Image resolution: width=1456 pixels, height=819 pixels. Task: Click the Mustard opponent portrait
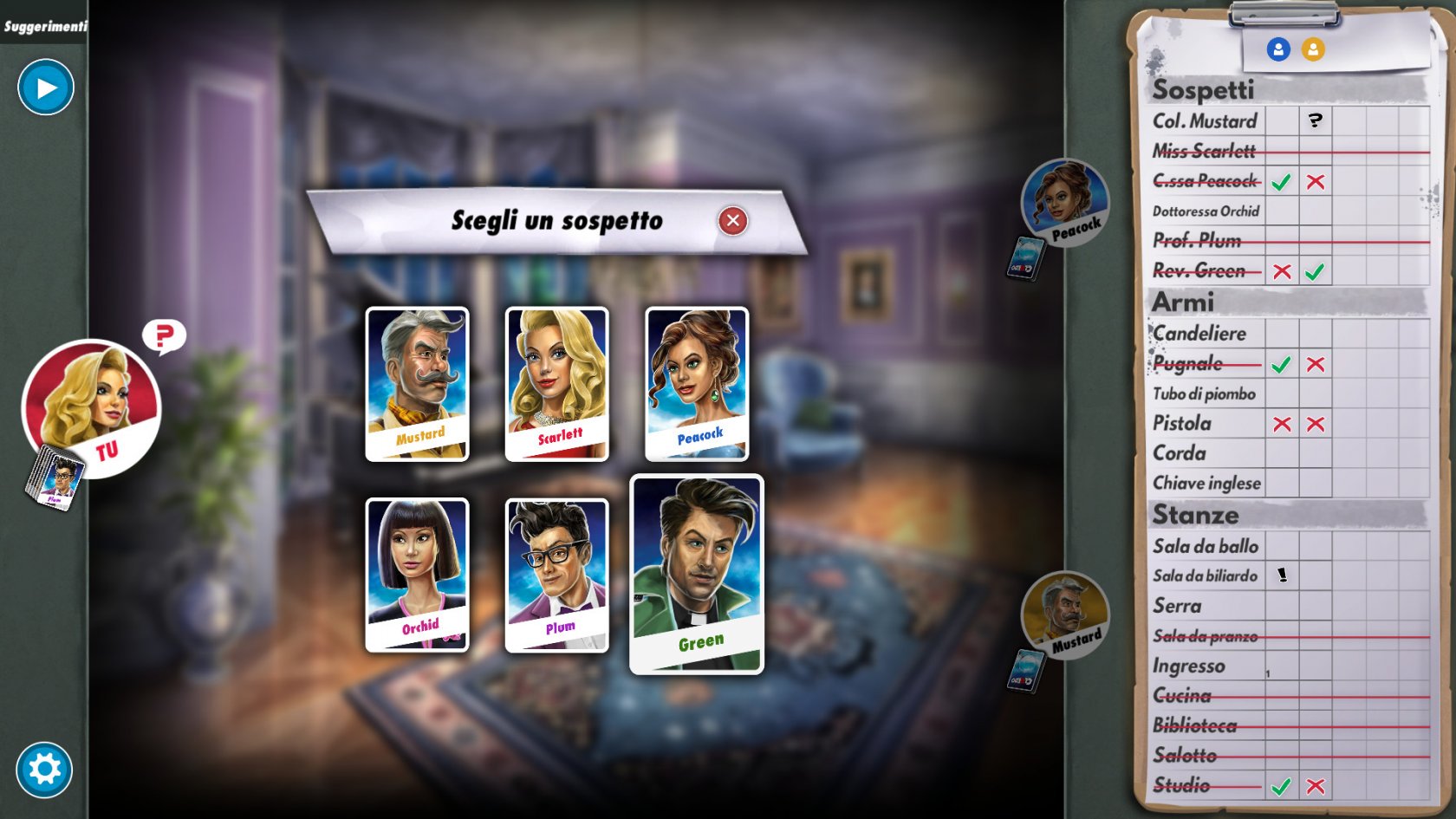pyautogui.click(x=1064, y=614)
